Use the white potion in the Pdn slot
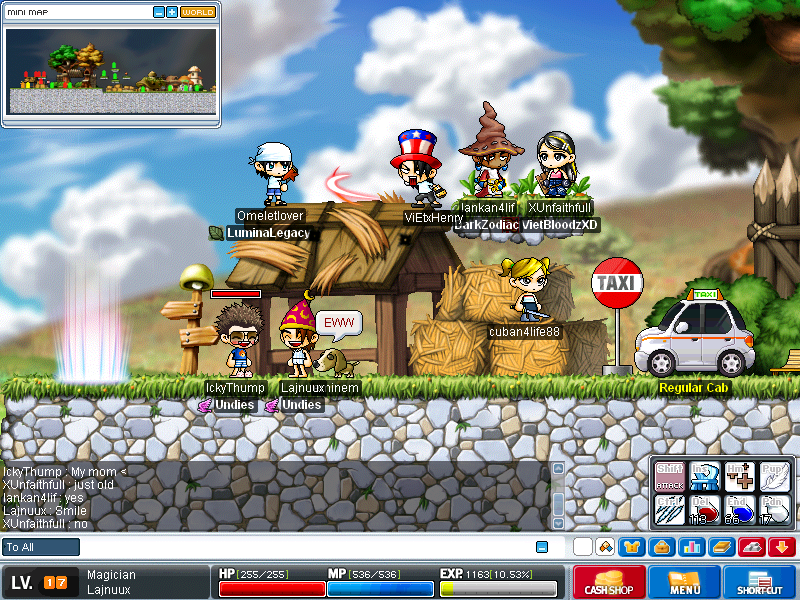Viewport: 800px width, 600px height. (774, 509)
